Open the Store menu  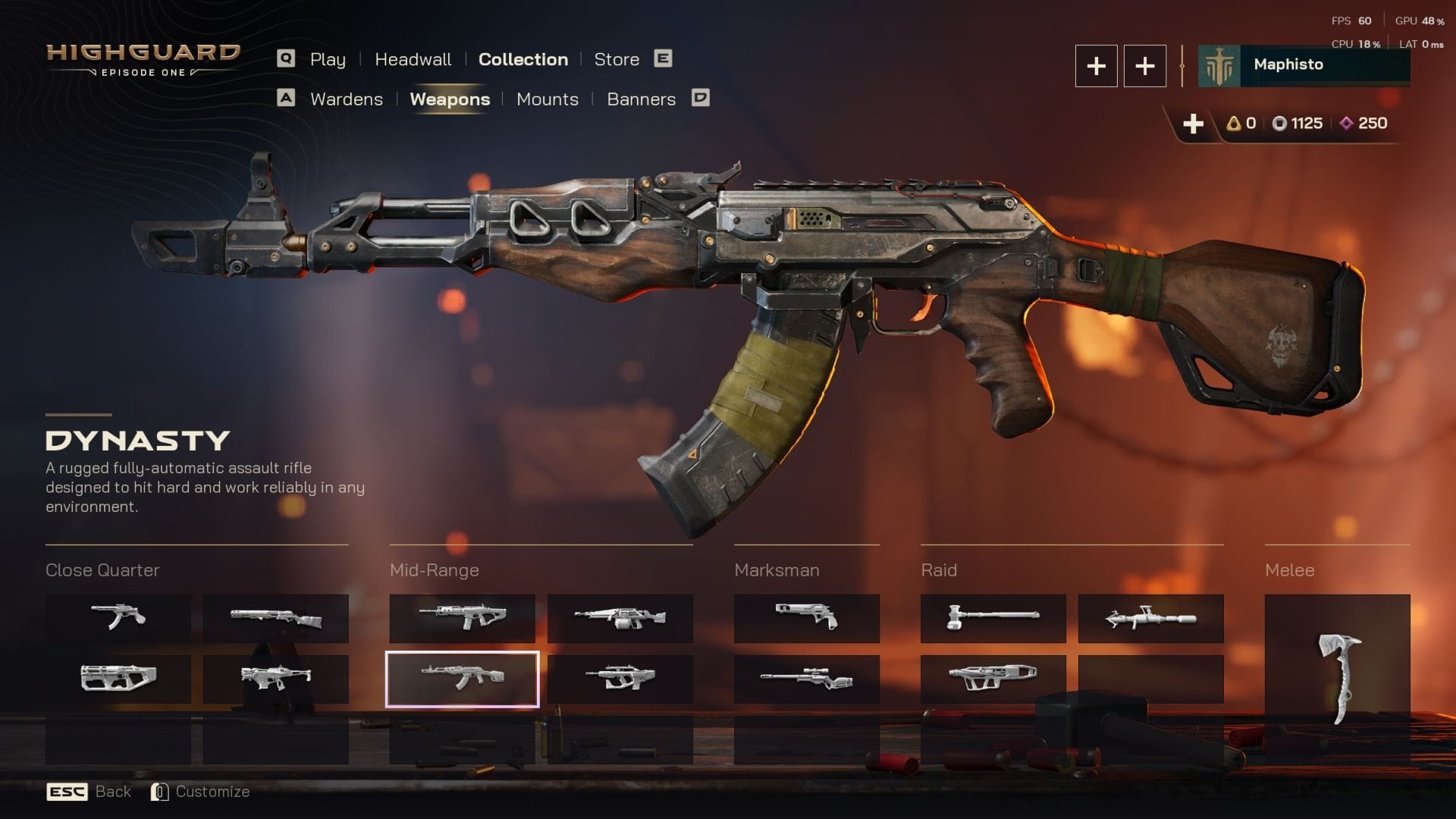tap(617, 59)
